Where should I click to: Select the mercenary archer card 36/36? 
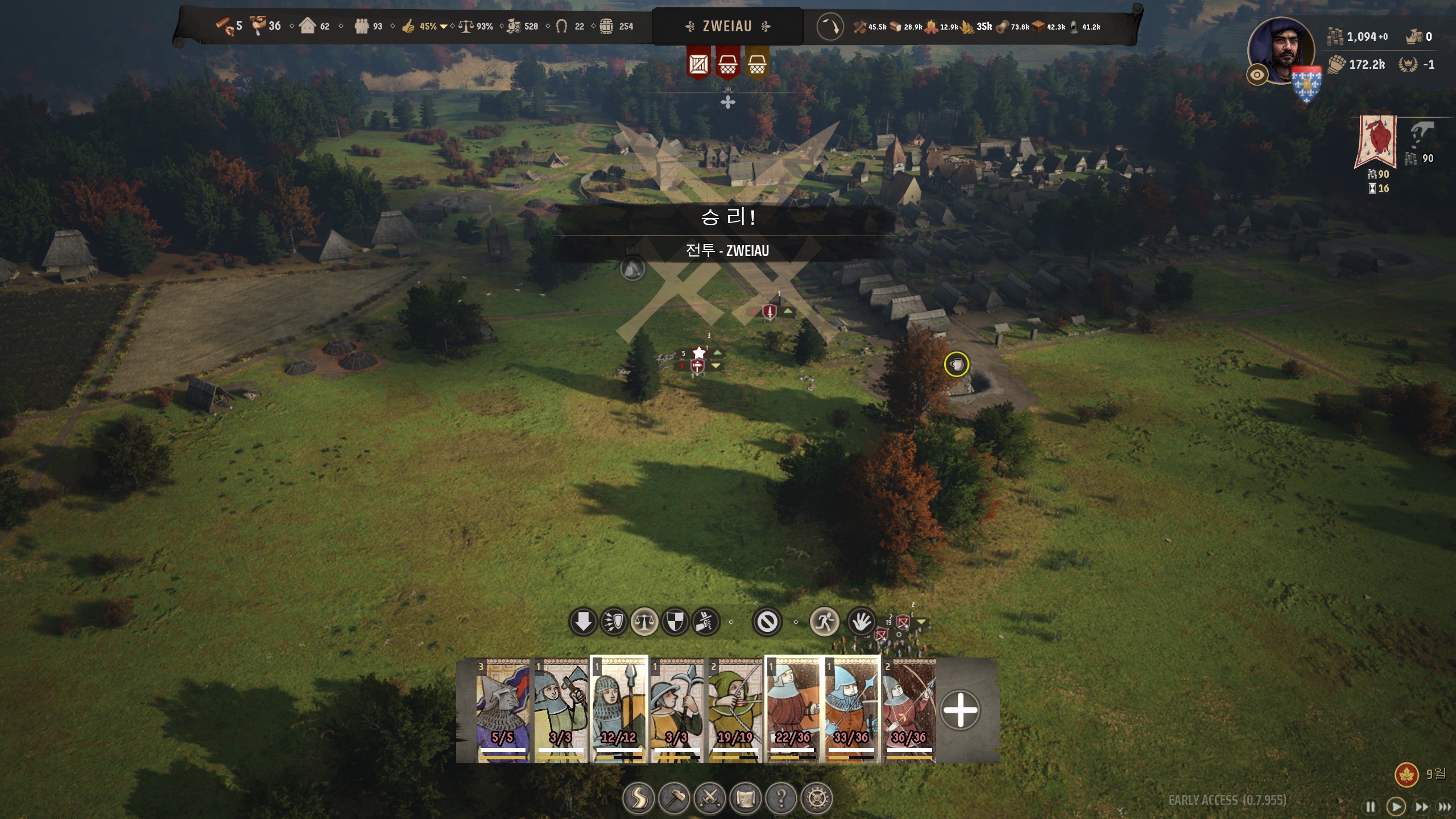tap(909, 710)
